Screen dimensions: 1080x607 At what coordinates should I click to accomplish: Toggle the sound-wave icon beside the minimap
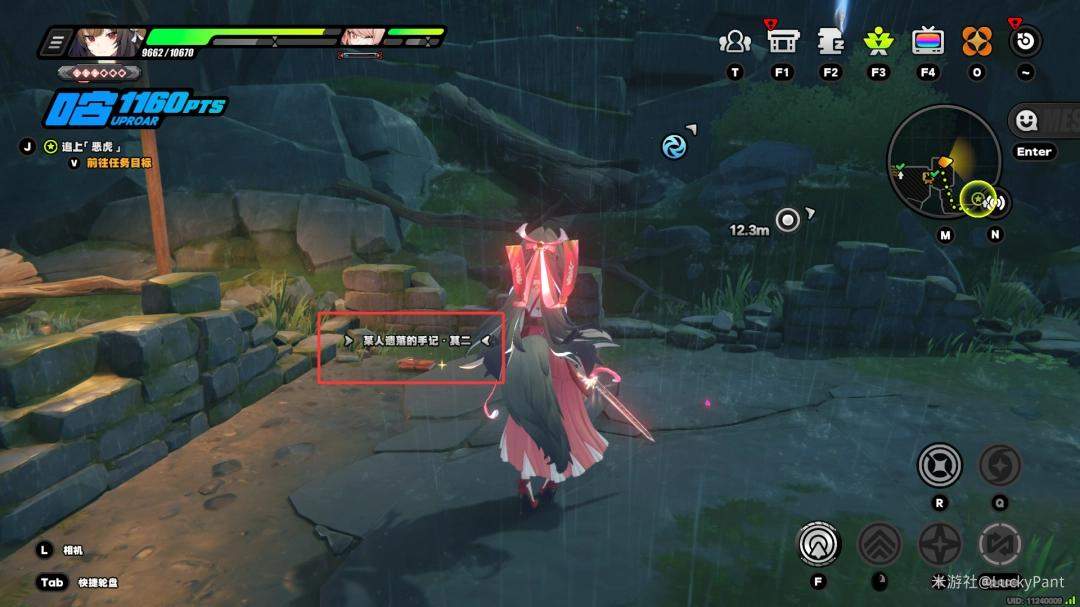tap(995, 203)
